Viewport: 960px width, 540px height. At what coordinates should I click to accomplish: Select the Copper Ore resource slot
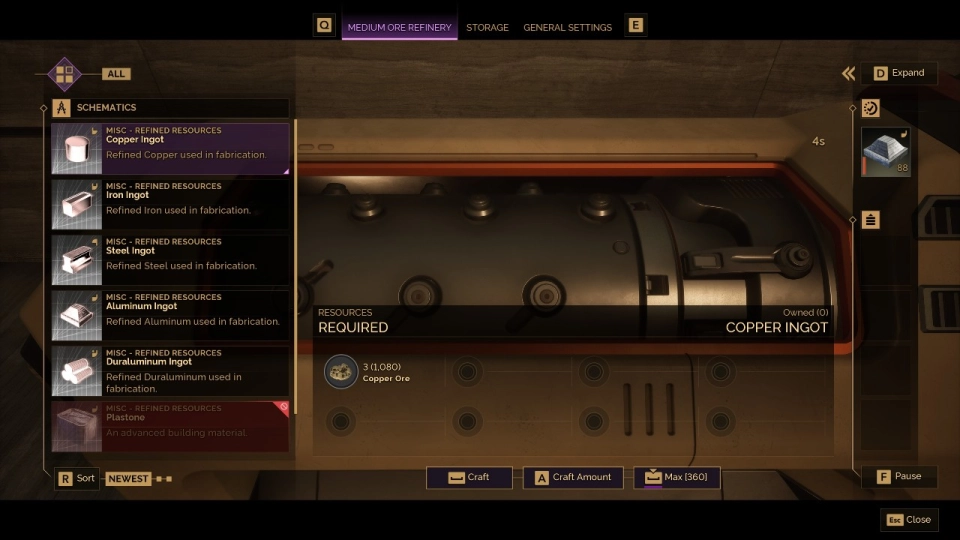pyautogui.click(x=341, y=372)
